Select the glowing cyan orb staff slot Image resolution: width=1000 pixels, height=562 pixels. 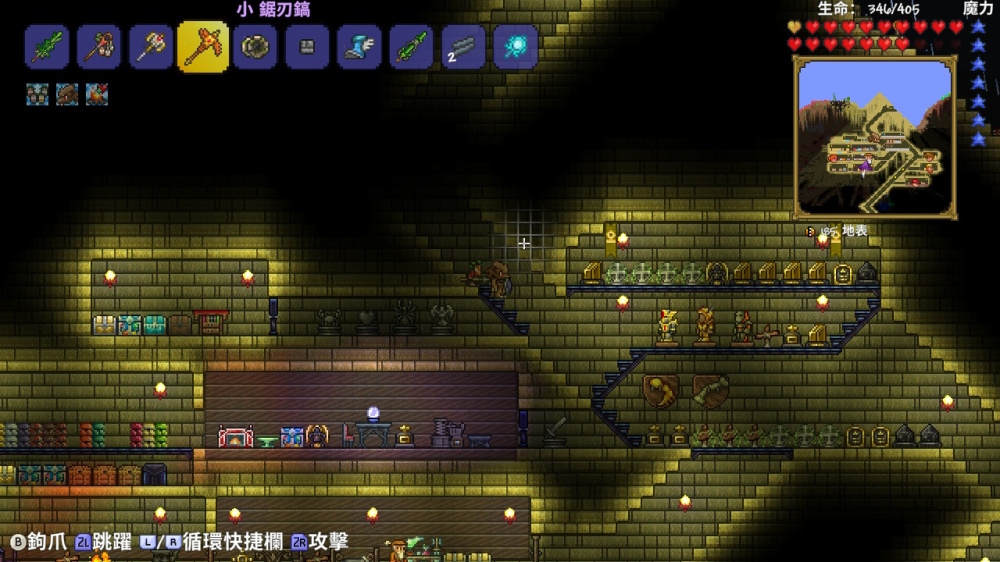(x=515, y=47)
